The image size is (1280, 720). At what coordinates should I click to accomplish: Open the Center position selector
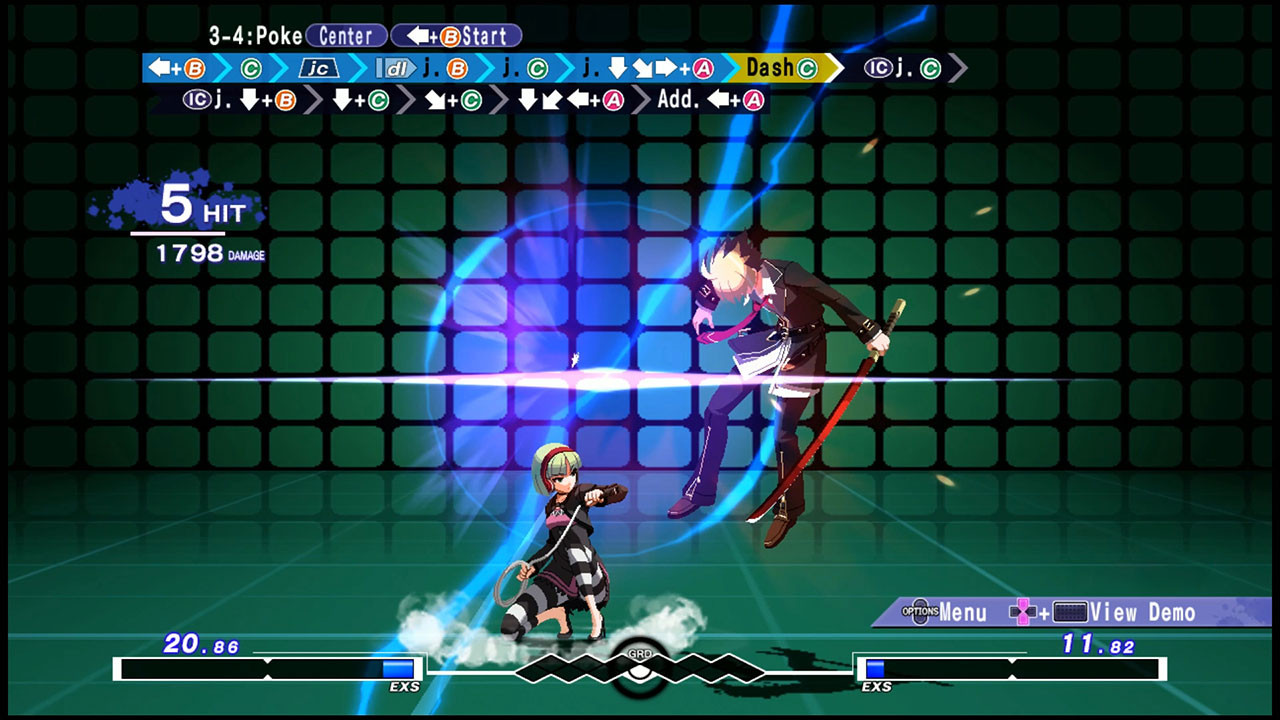tap(348, 36)
